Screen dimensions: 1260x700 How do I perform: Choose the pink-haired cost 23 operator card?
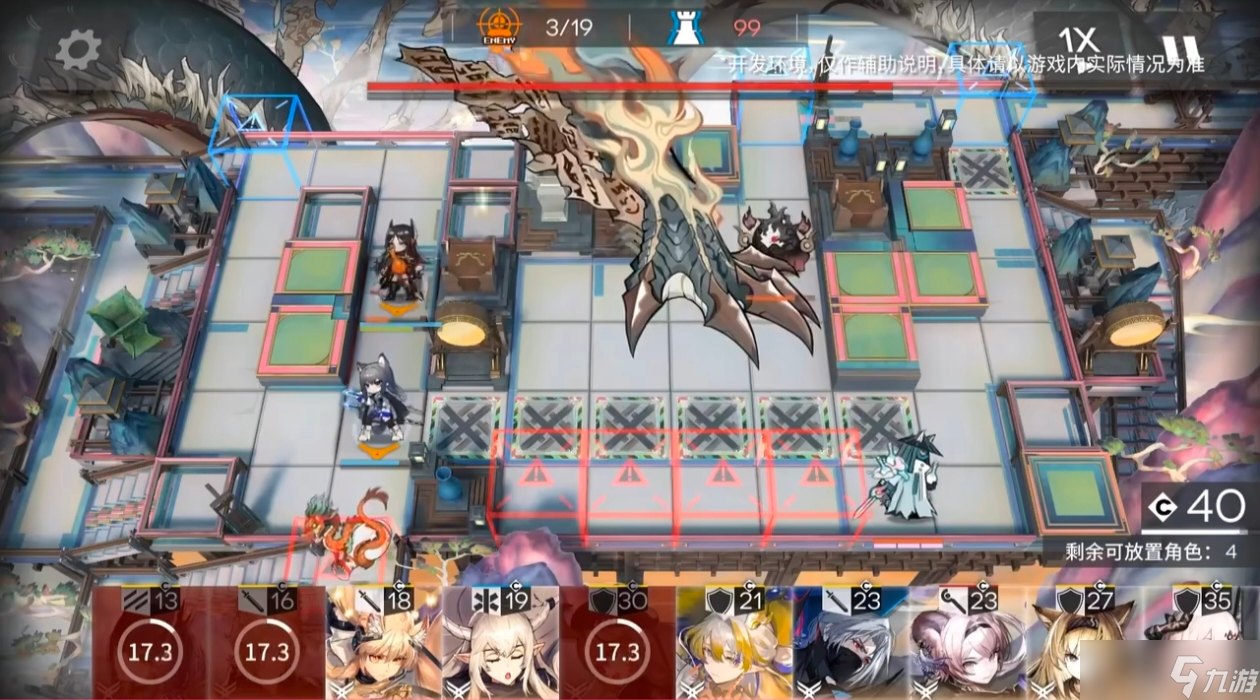click(x=968, y=642)
